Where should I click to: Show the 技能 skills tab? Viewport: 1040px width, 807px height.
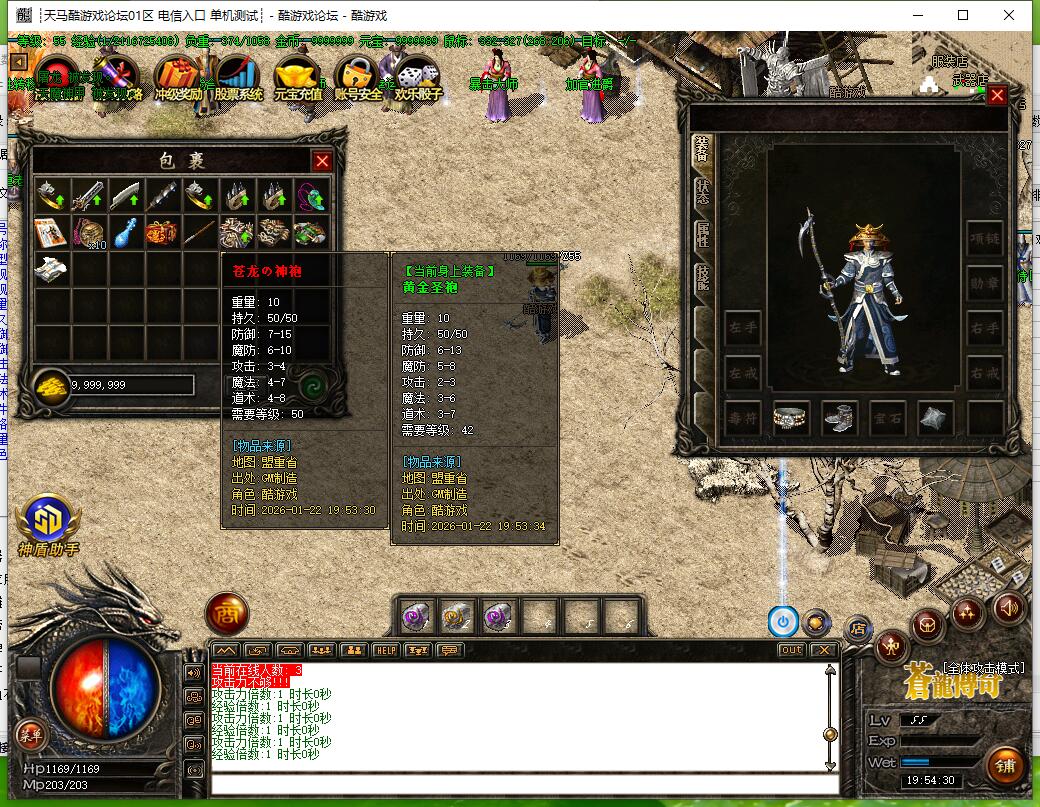[702, 277]
